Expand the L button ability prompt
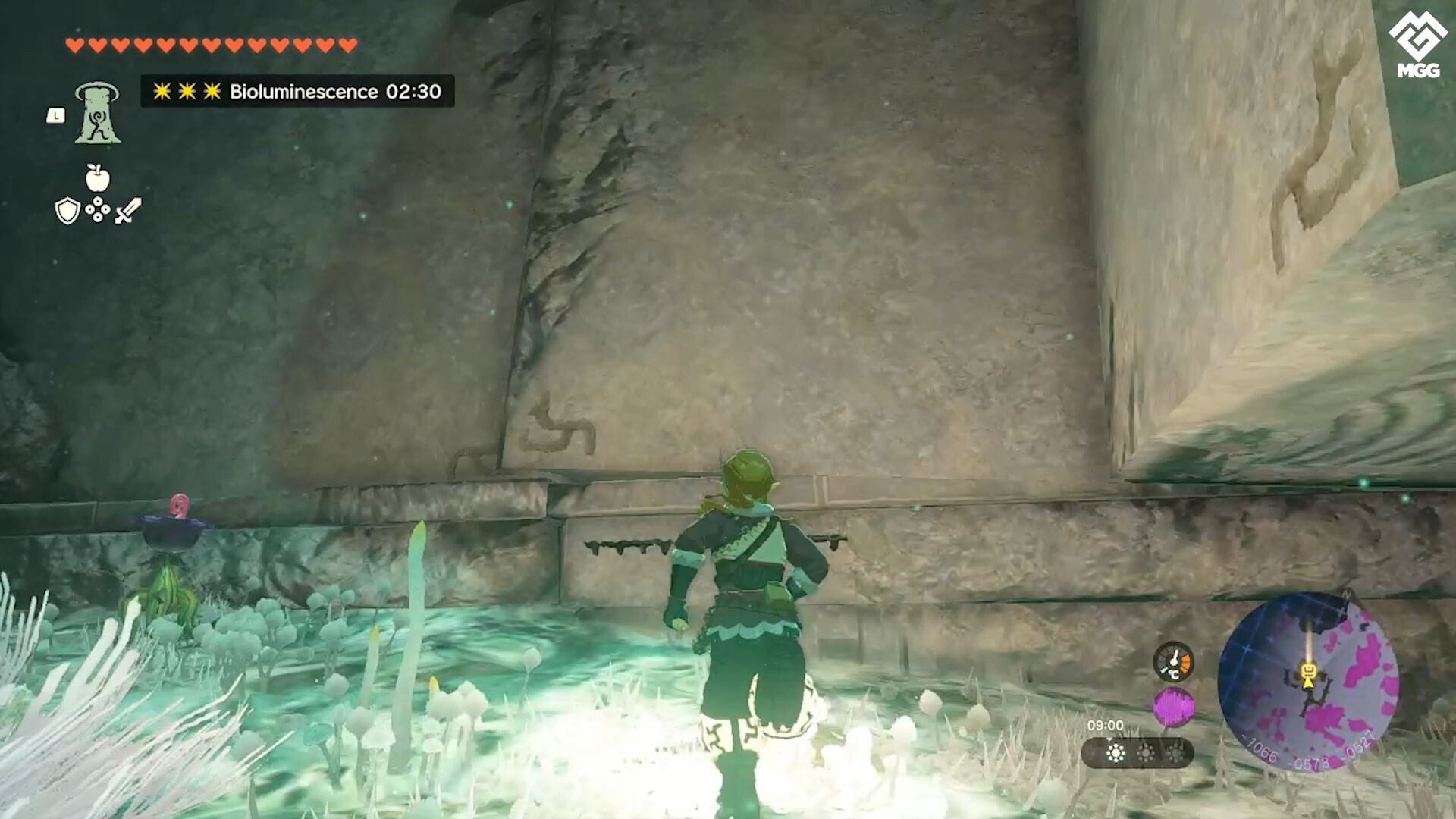 tap(58, 114)
